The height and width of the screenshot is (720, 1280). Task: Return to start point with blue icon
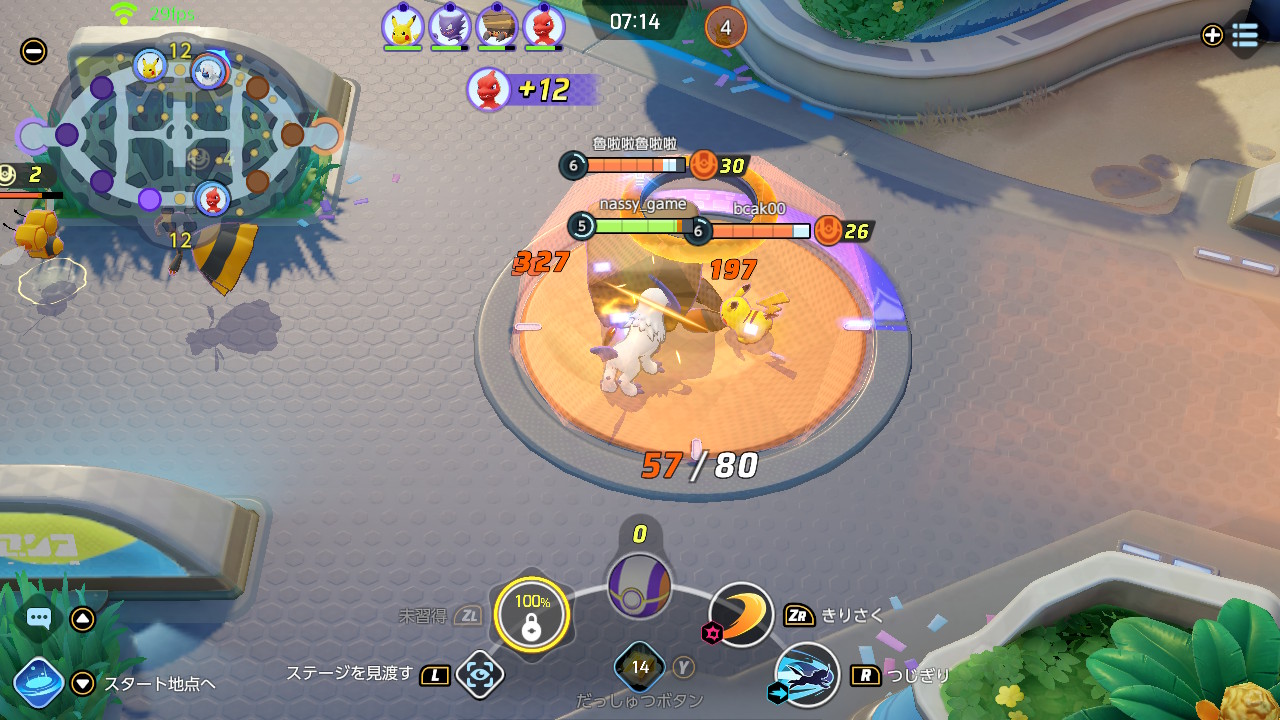point(39,683)
